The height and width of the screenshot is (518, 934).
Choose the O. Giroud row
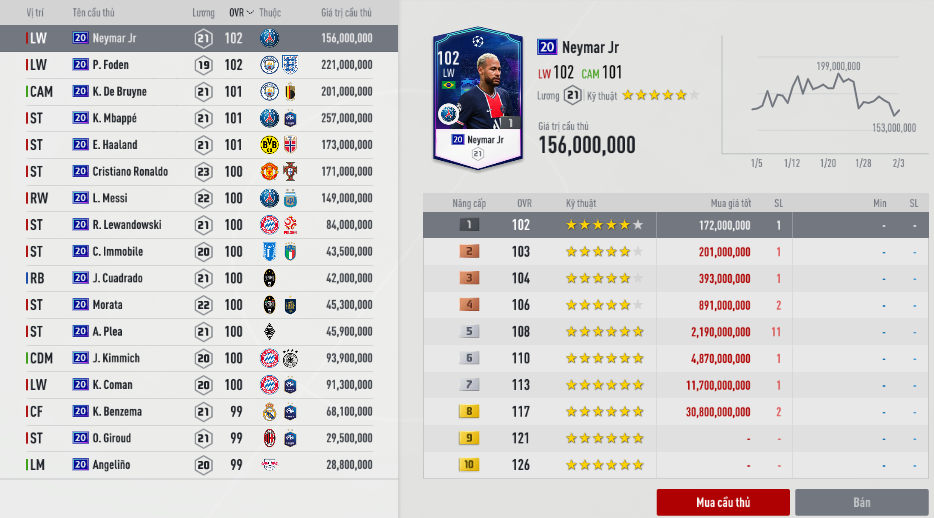coord(200,438)
